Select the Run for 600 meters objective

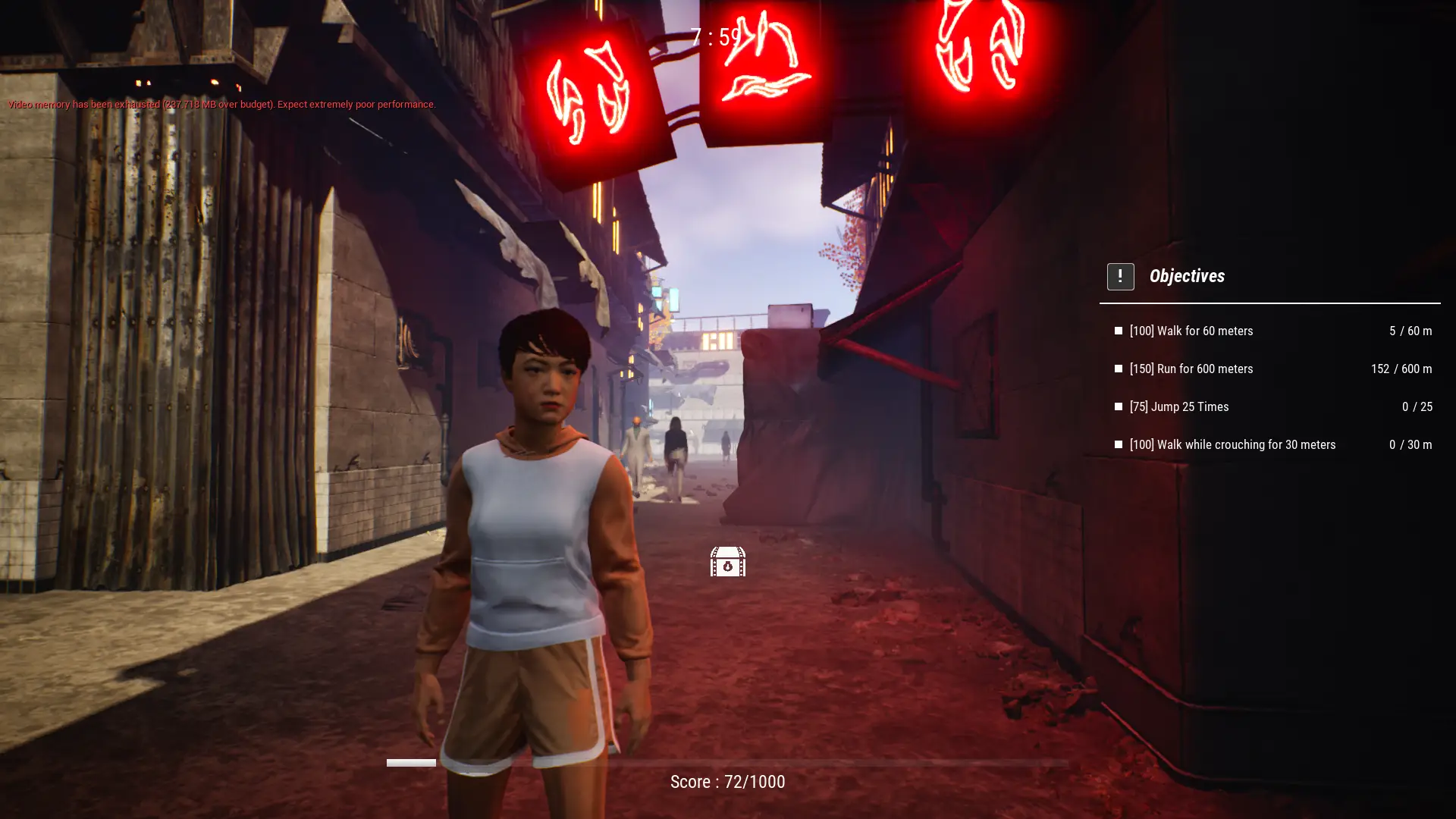tap(1191, 369)
